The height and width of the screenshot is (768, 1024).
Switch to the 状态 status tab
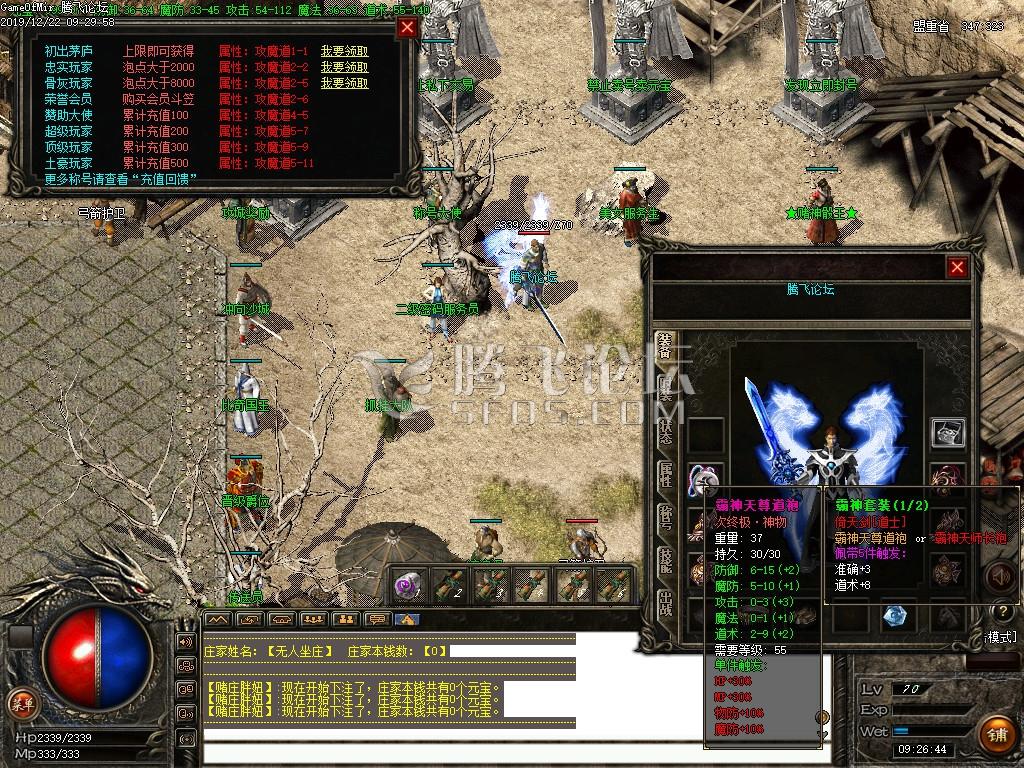click(x=665, y=432)
